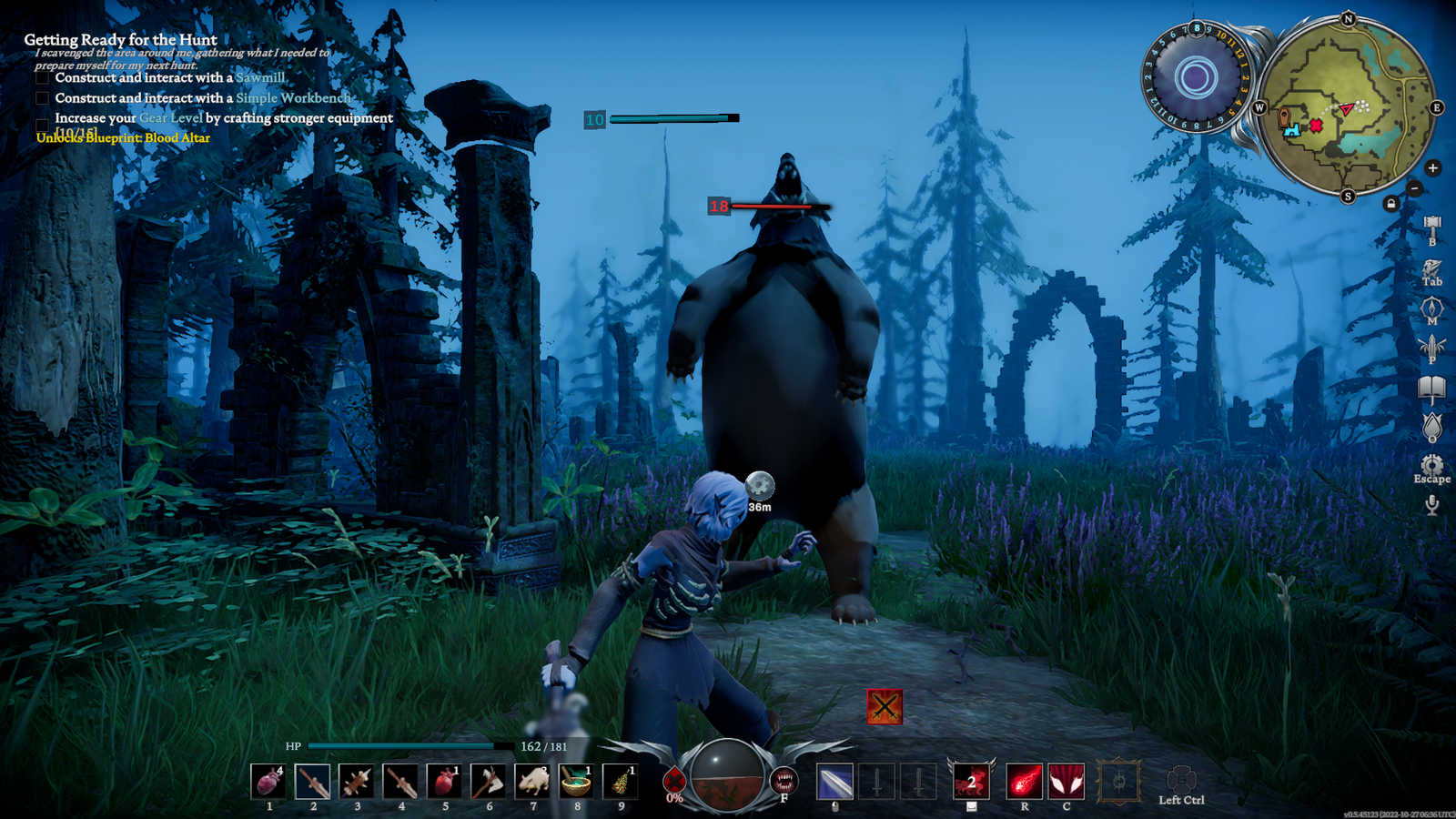Open settings via the gear icon
This screenshot has width=1456, height=819.
(x=1432, y=465)
